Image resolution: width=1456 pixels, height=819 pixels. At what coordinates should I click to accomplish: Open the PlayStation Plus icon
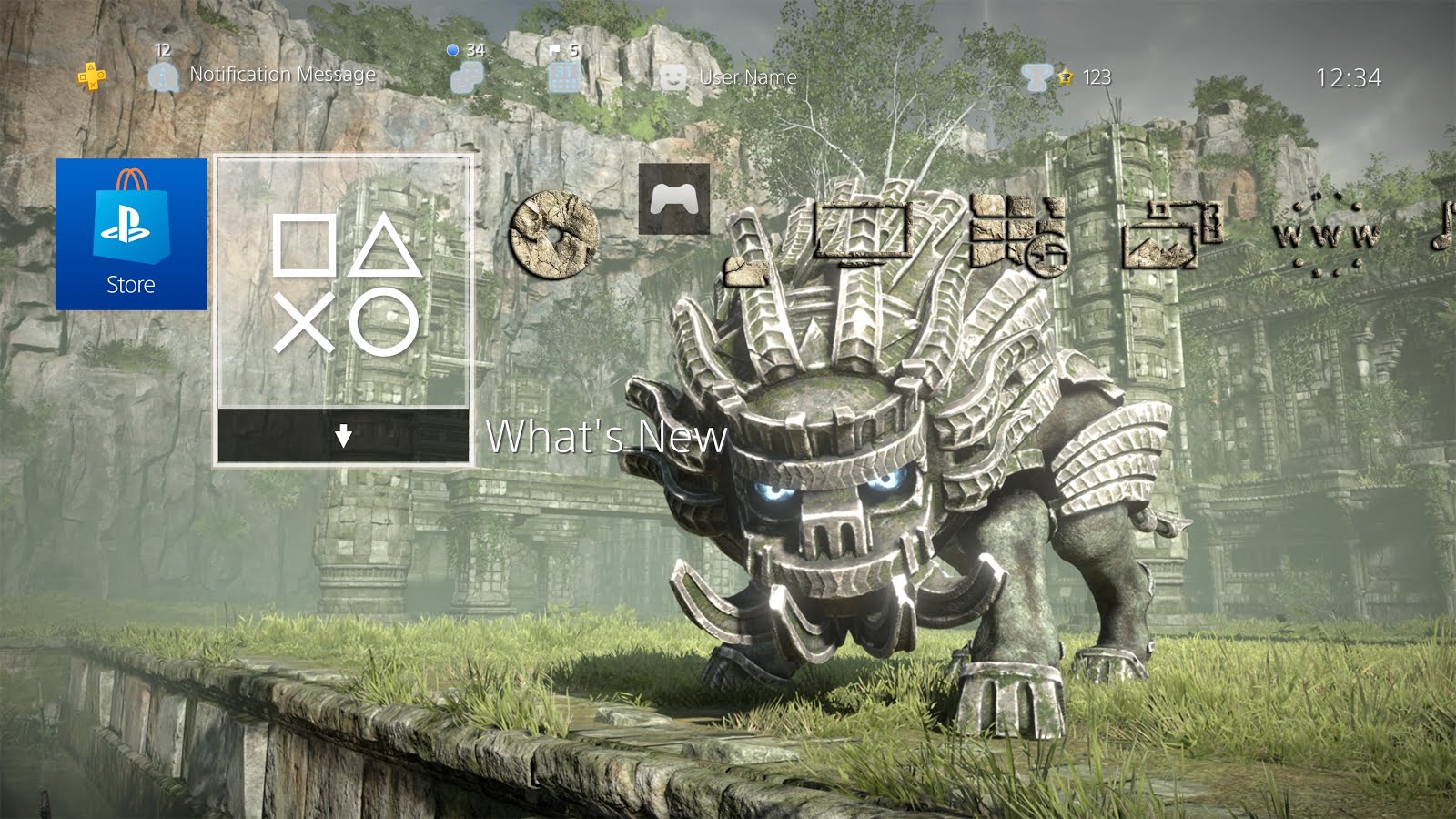point(91,77)
